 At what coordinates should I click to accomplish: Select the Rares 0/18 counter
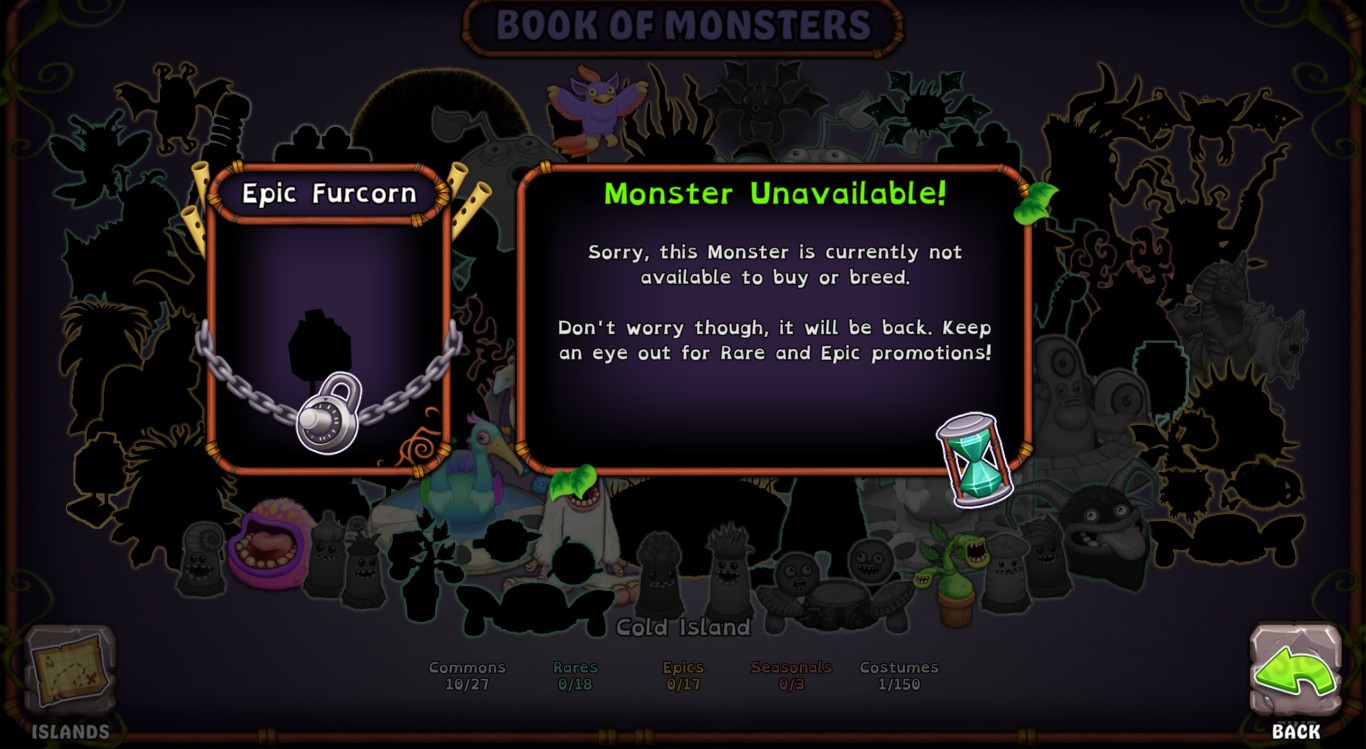[x=573, y=673]
